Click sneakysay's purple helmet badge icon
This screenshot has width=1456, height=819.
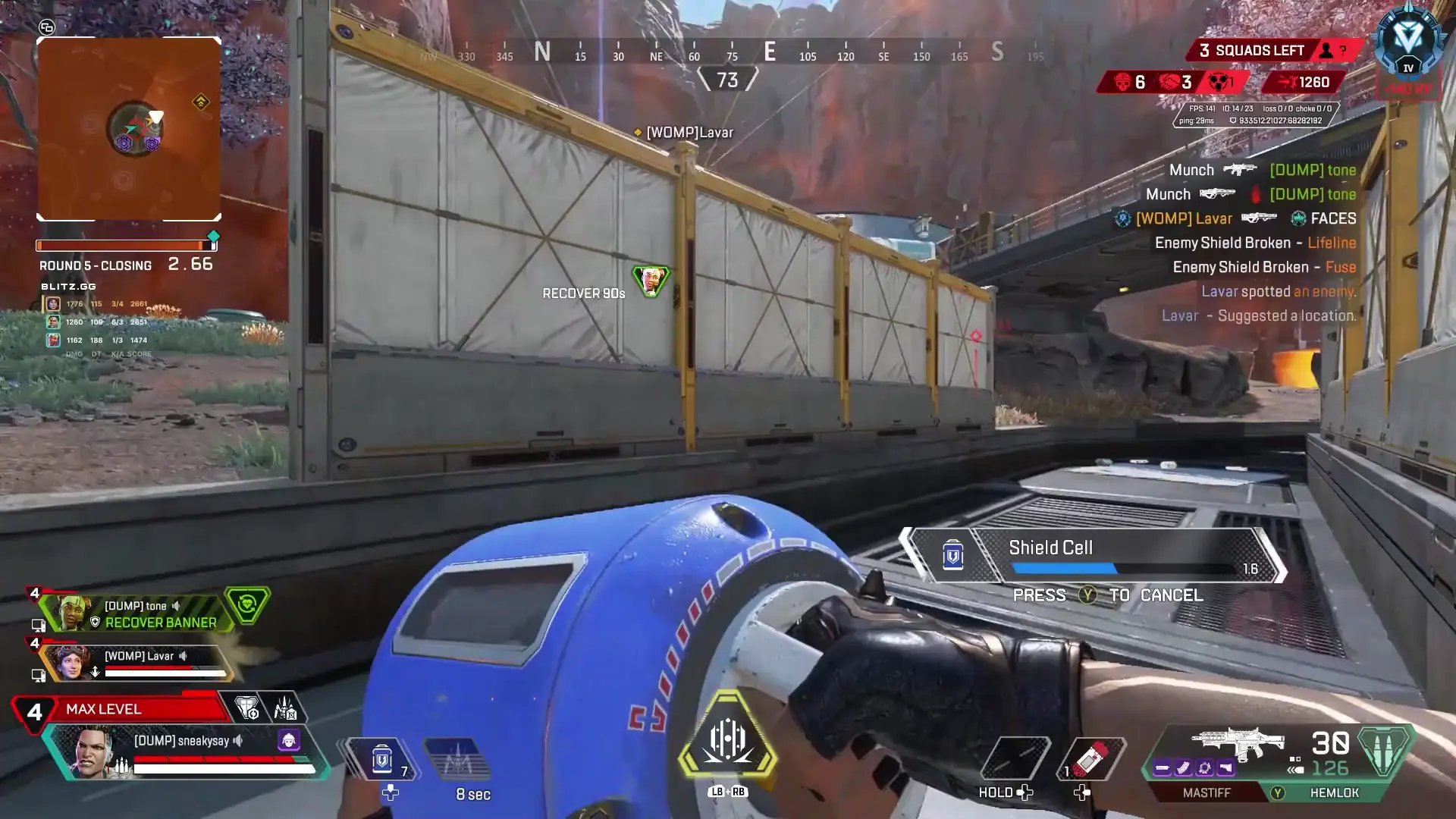(x=289, y=741)
